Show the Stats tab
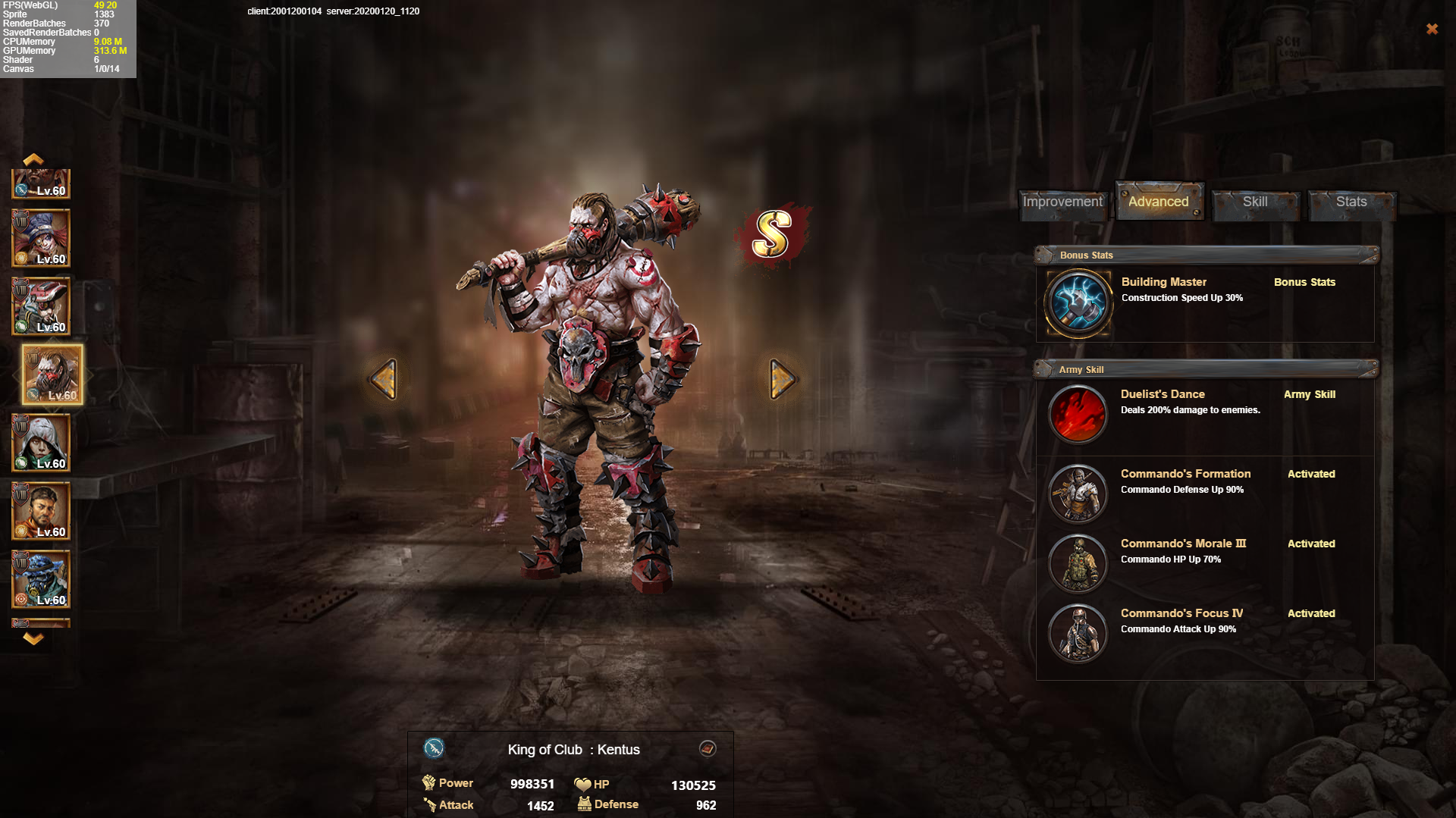1456x818 pixels. point(1351,202)
